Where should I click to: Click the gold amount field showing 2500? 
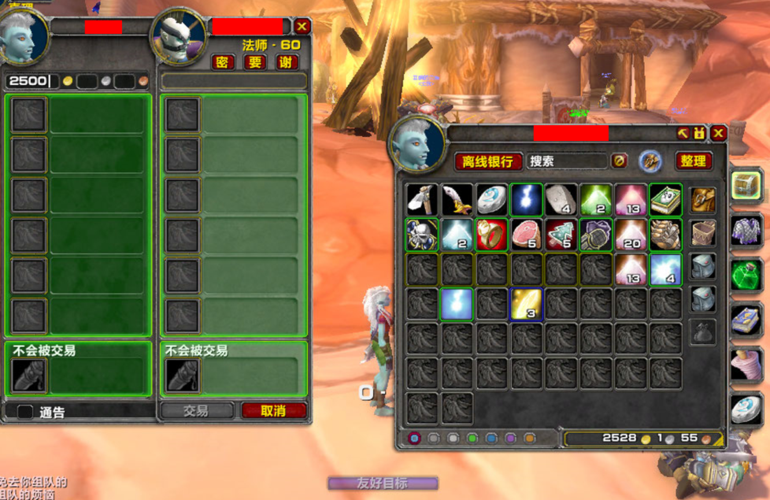(28, 81)
